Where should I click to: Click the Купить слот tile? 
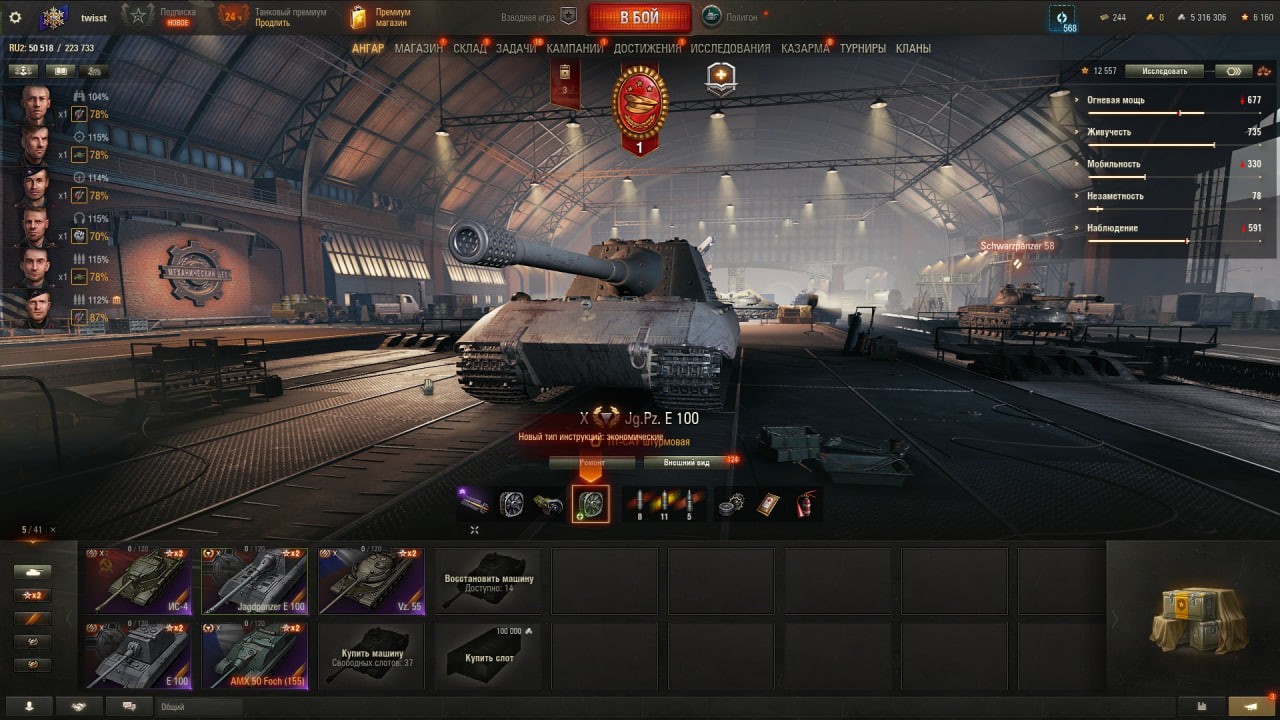(x=487, y=656)
